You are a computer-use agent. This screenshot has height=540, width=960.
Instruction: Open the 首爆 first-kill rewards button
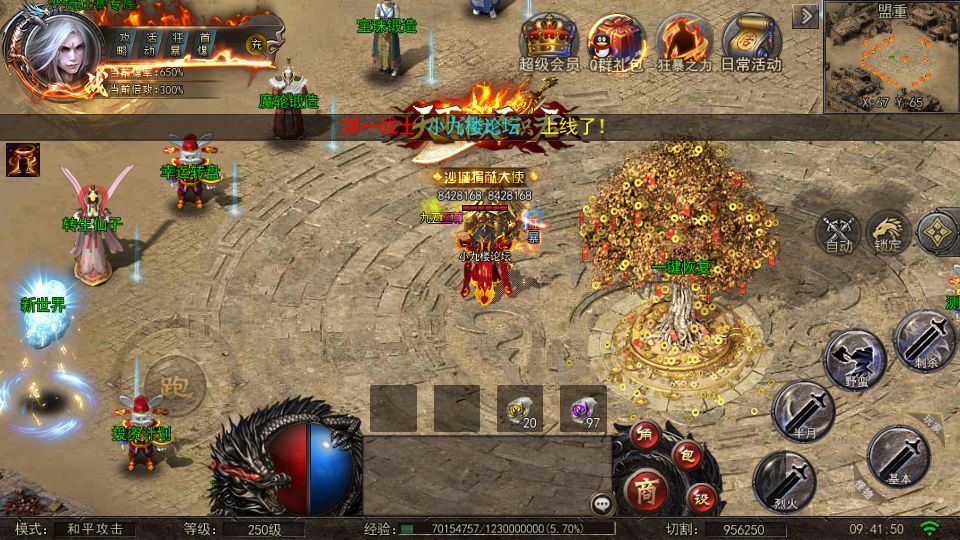point(204,43)
